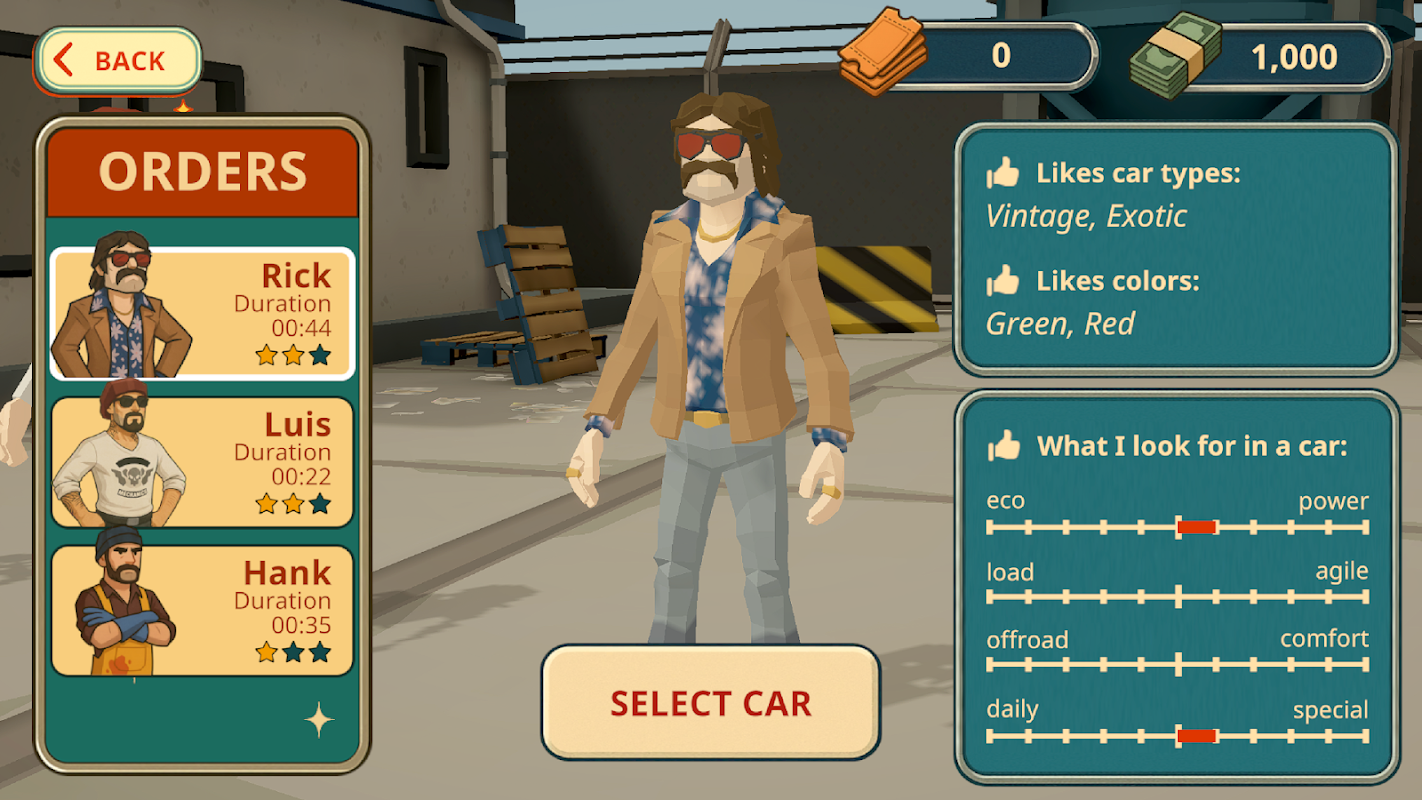Choose Luis's order
The width and height of the screenshot is (1422, 800).
pos(202,462)
